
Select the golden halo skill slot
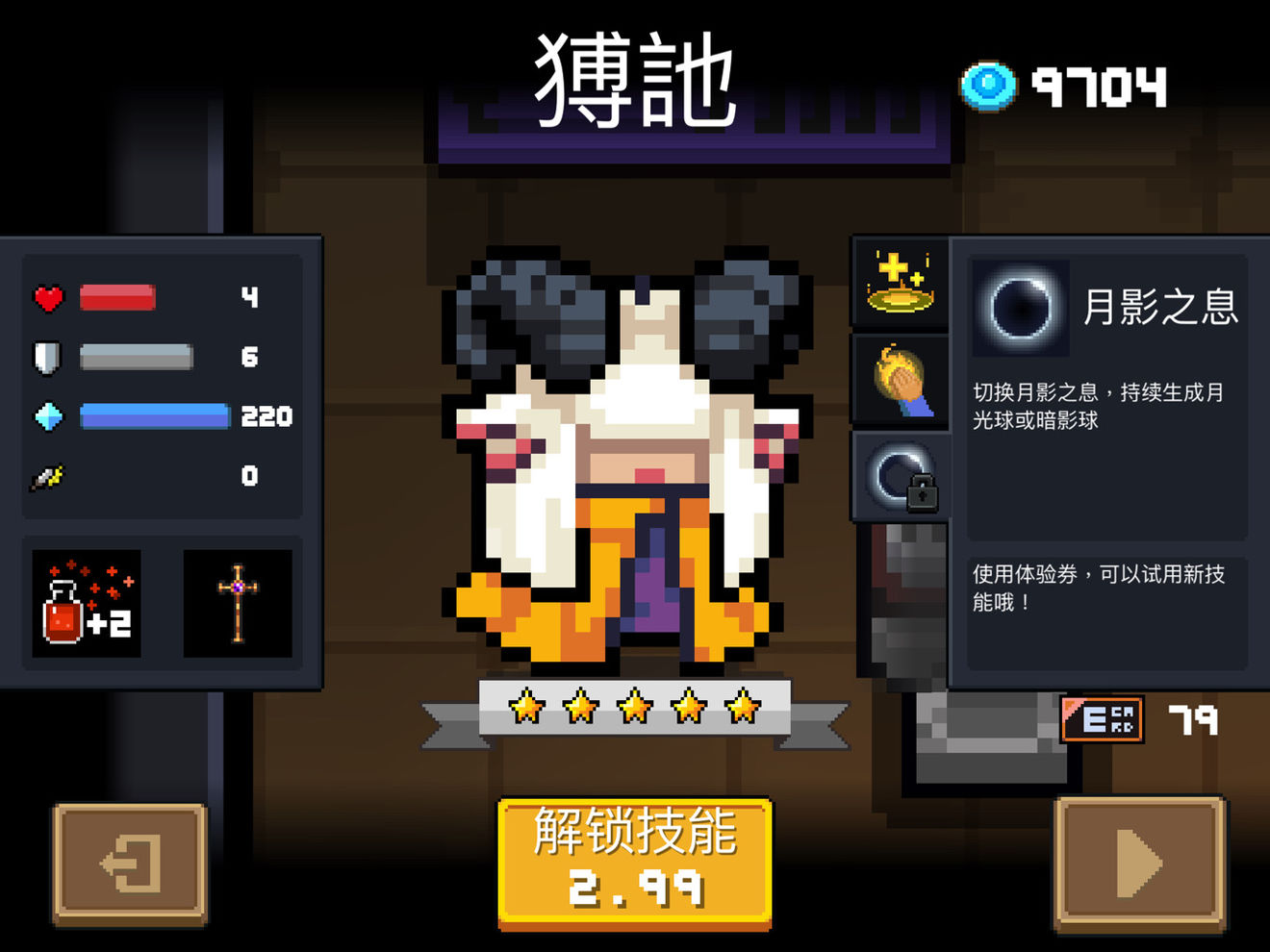[x=900, y=283]
